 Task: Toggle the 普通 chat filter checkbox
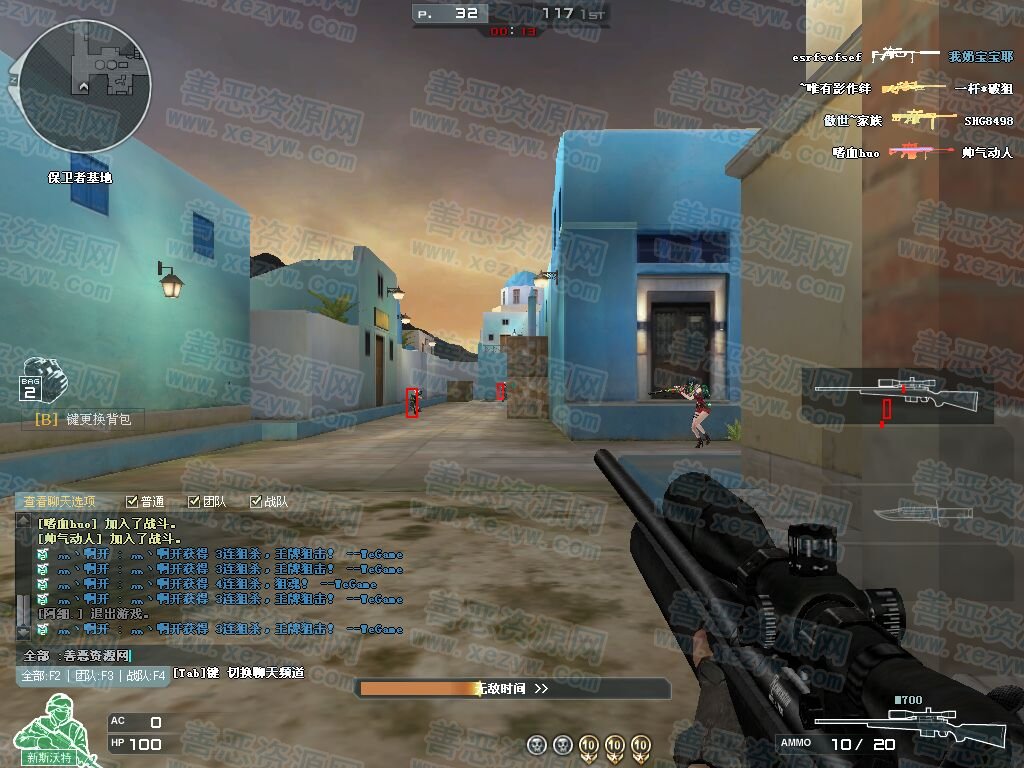click(132, 501)
